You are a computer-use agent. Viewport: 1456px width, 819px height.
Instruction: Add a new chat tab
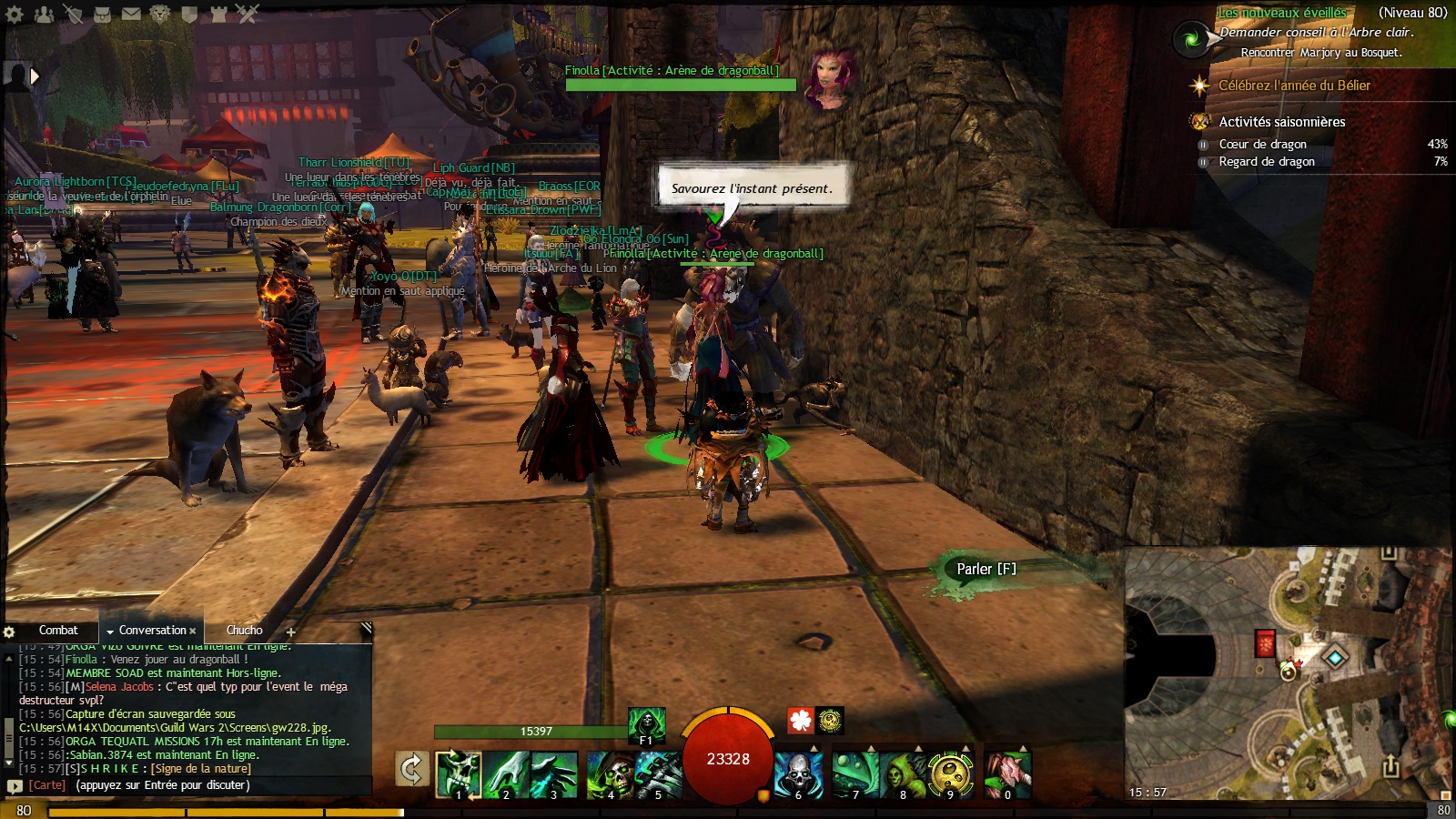coord(291,632)
